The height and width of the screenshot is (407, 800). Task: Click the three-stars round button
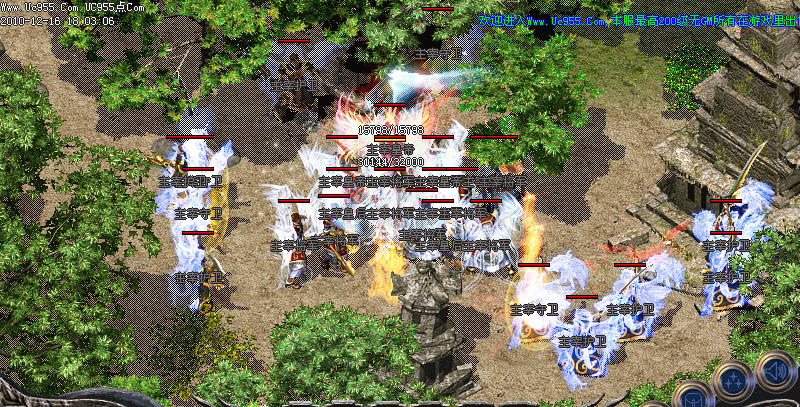(732, 382)
